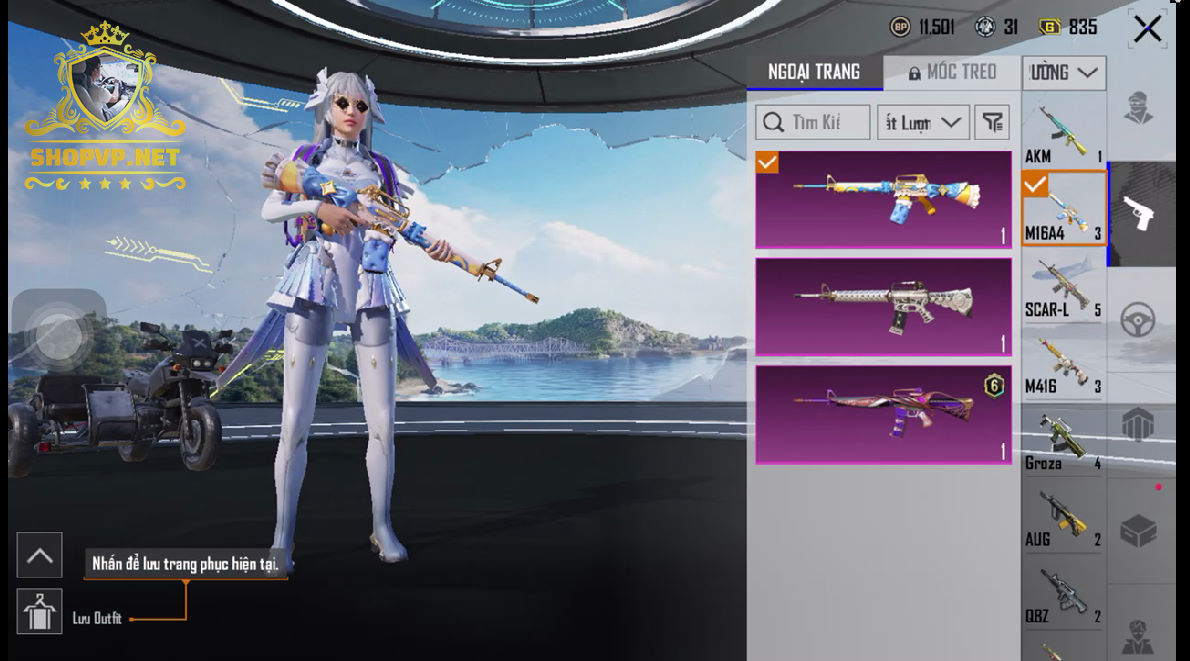1190x661 pixels.
Task: Open the sort order dropdown
Action: 923,122
